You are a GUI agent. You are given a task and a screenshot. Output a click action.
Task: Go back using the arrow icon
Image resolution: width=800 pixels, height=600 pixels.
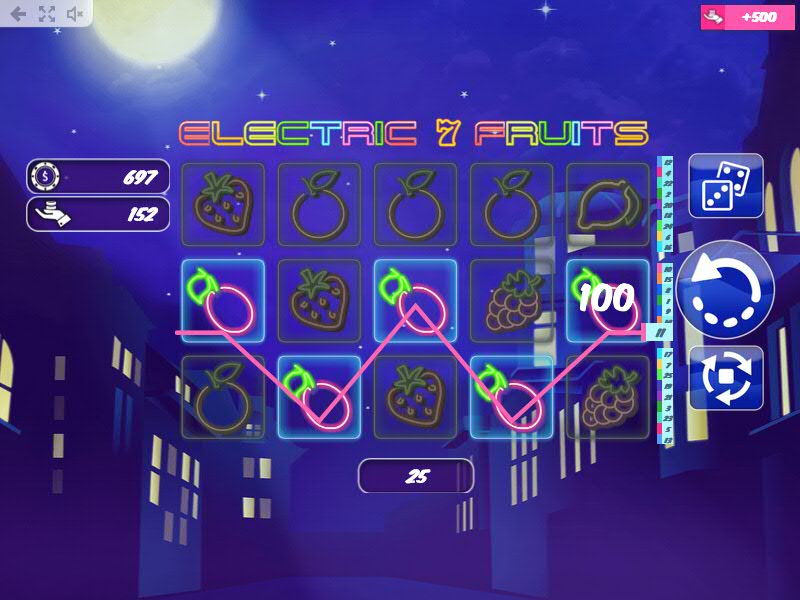point(18,14)
